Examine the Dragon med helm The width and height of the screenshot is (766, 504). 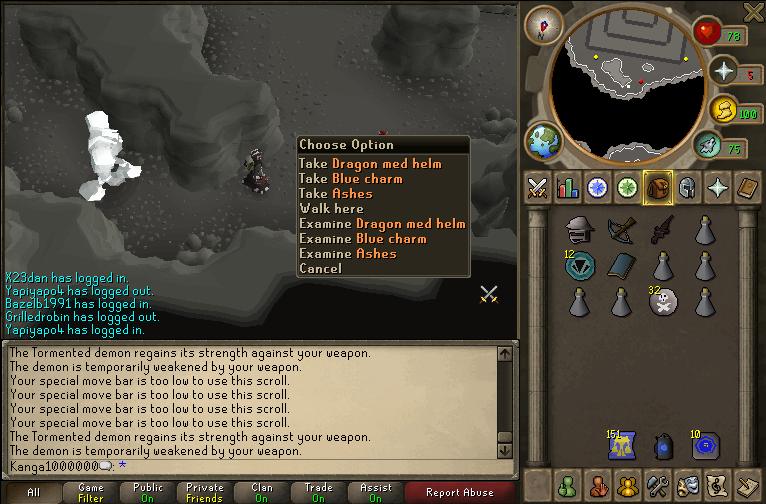pyautogui.click(x=382, y=224)
